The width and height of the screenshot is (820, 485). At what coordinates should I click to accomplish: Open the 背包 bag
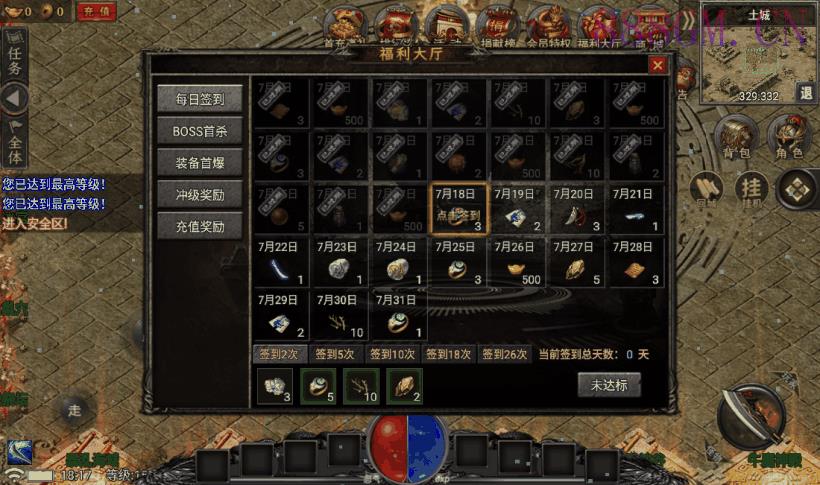tap(737, 138)
